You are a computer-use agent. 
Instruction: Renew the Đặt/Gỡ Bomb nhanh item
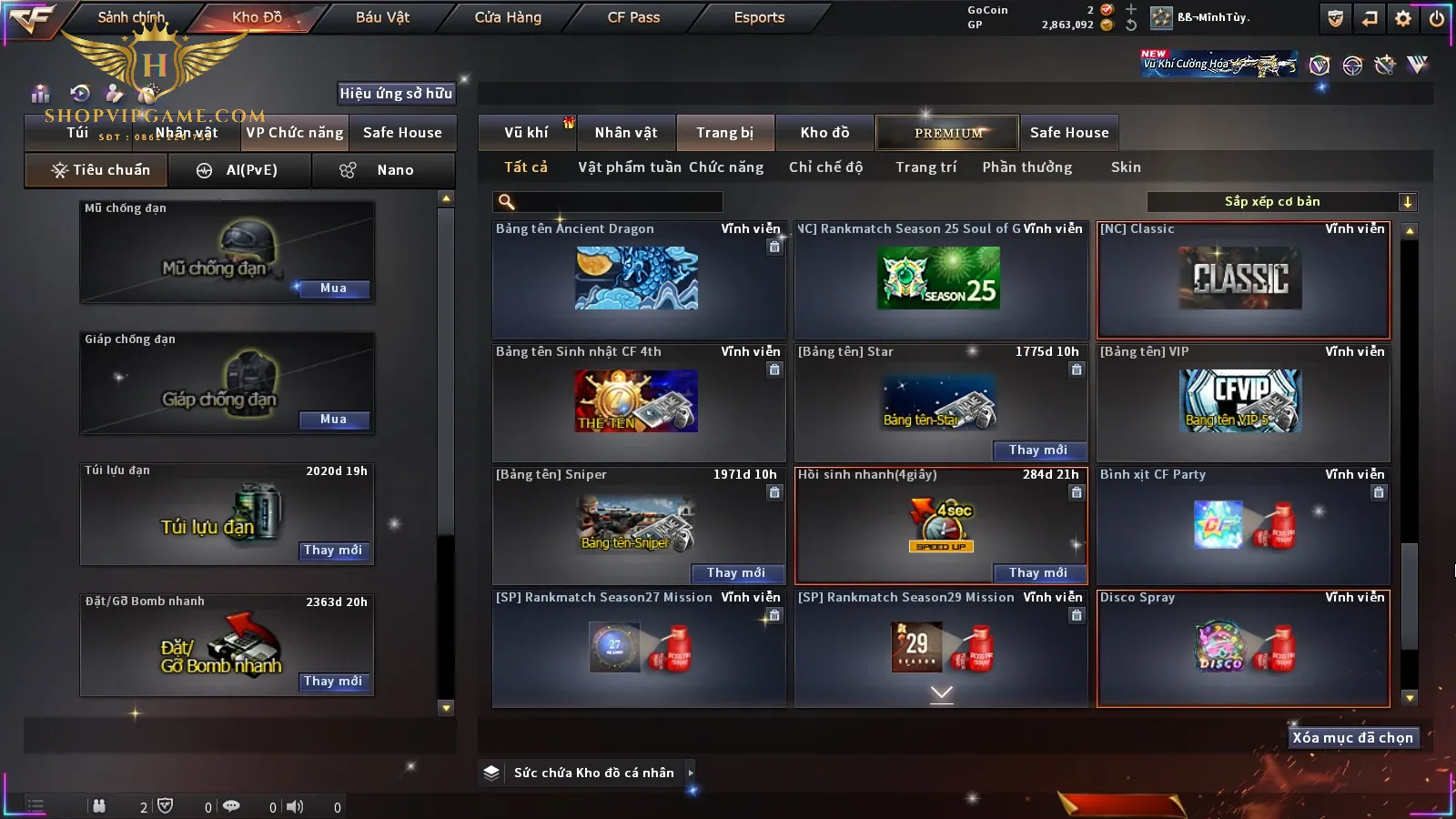pyautogui.click(x=333, y=682)
